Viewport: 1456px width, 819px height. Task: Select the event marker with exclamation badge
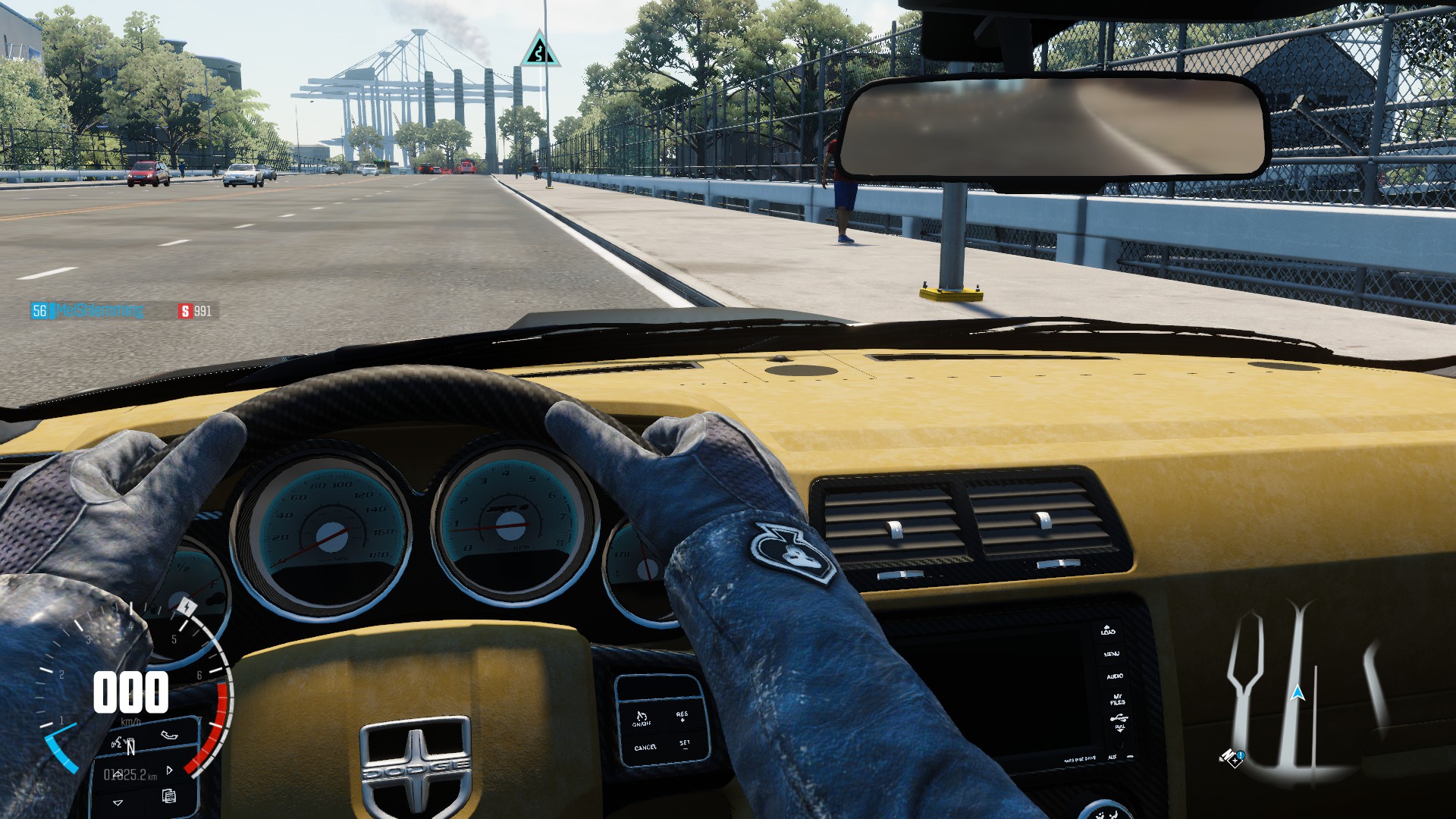point(1232,758)
